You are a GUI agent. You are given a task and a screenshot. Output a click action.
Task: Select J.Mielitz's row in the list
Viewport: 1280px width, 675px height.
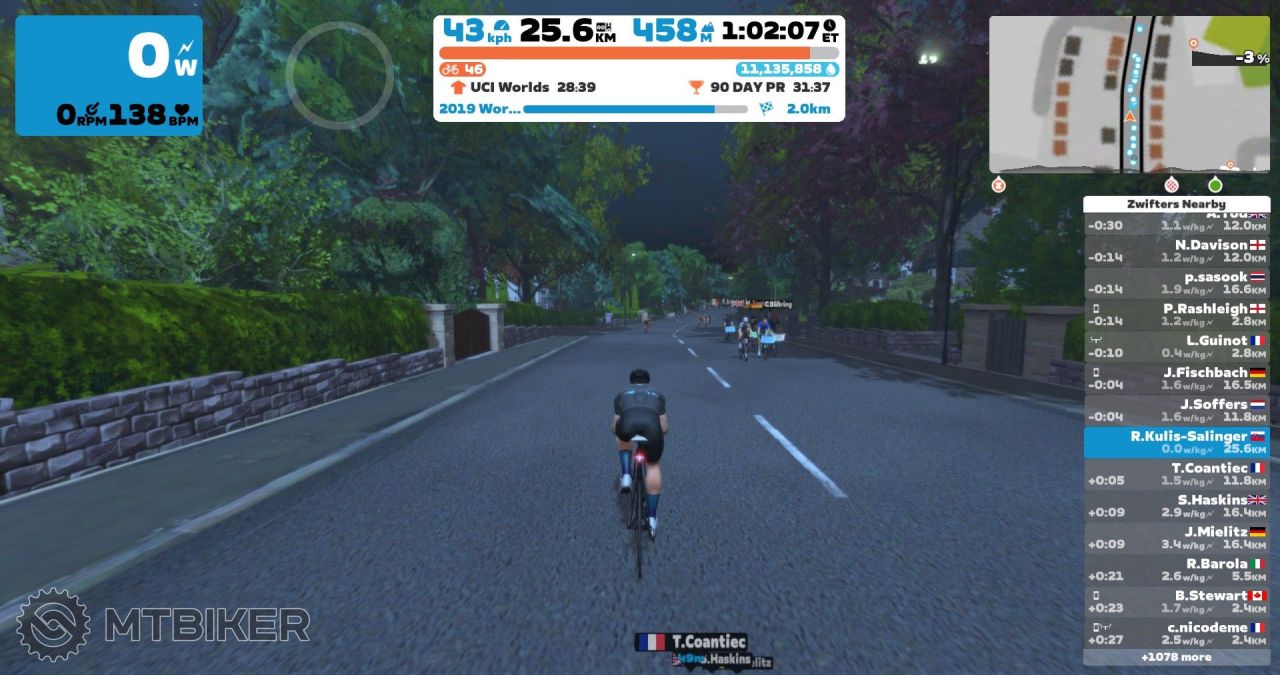(x=1176, y=538)
